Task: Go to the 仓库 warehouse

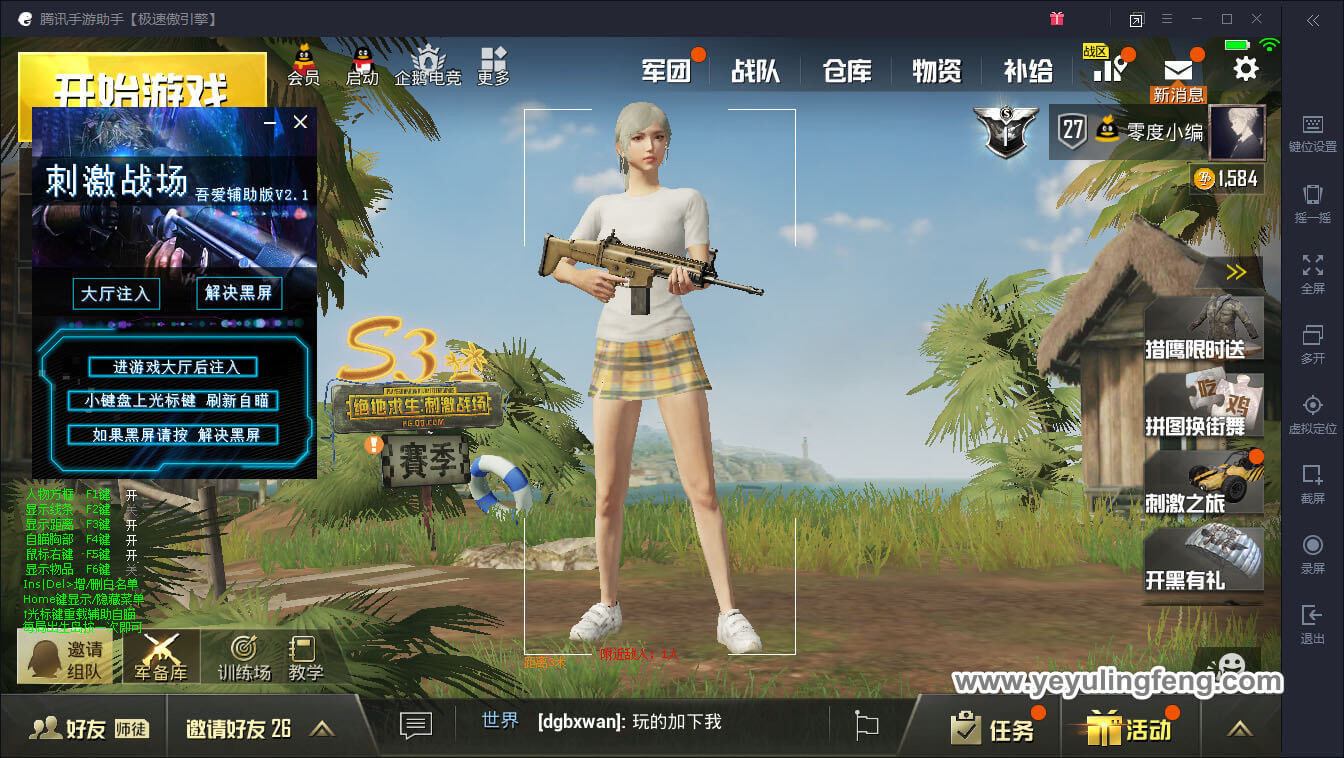Action: (847, 71)
